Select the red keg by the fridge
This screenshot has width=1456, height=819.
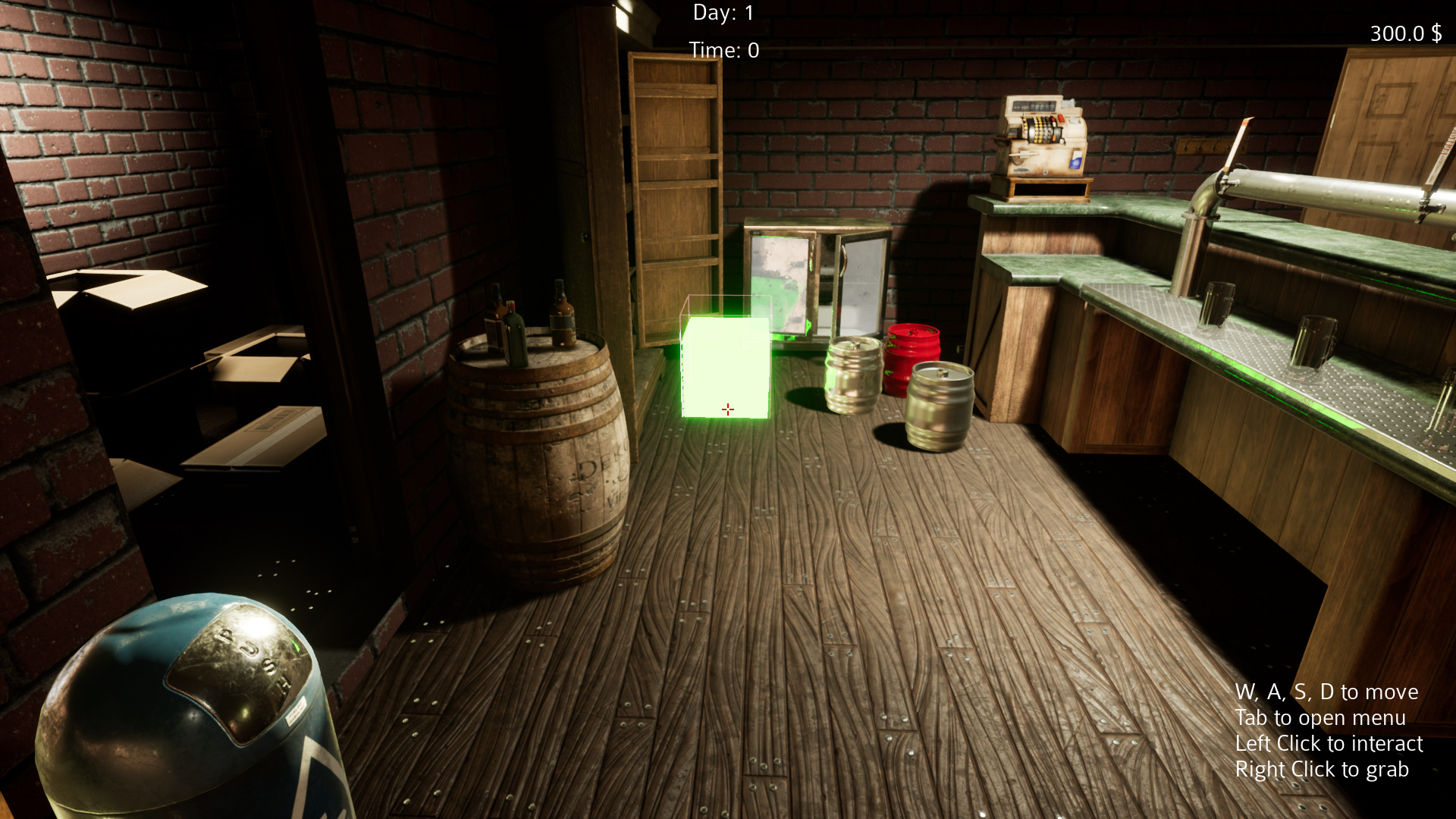click(x=914, y=353)
